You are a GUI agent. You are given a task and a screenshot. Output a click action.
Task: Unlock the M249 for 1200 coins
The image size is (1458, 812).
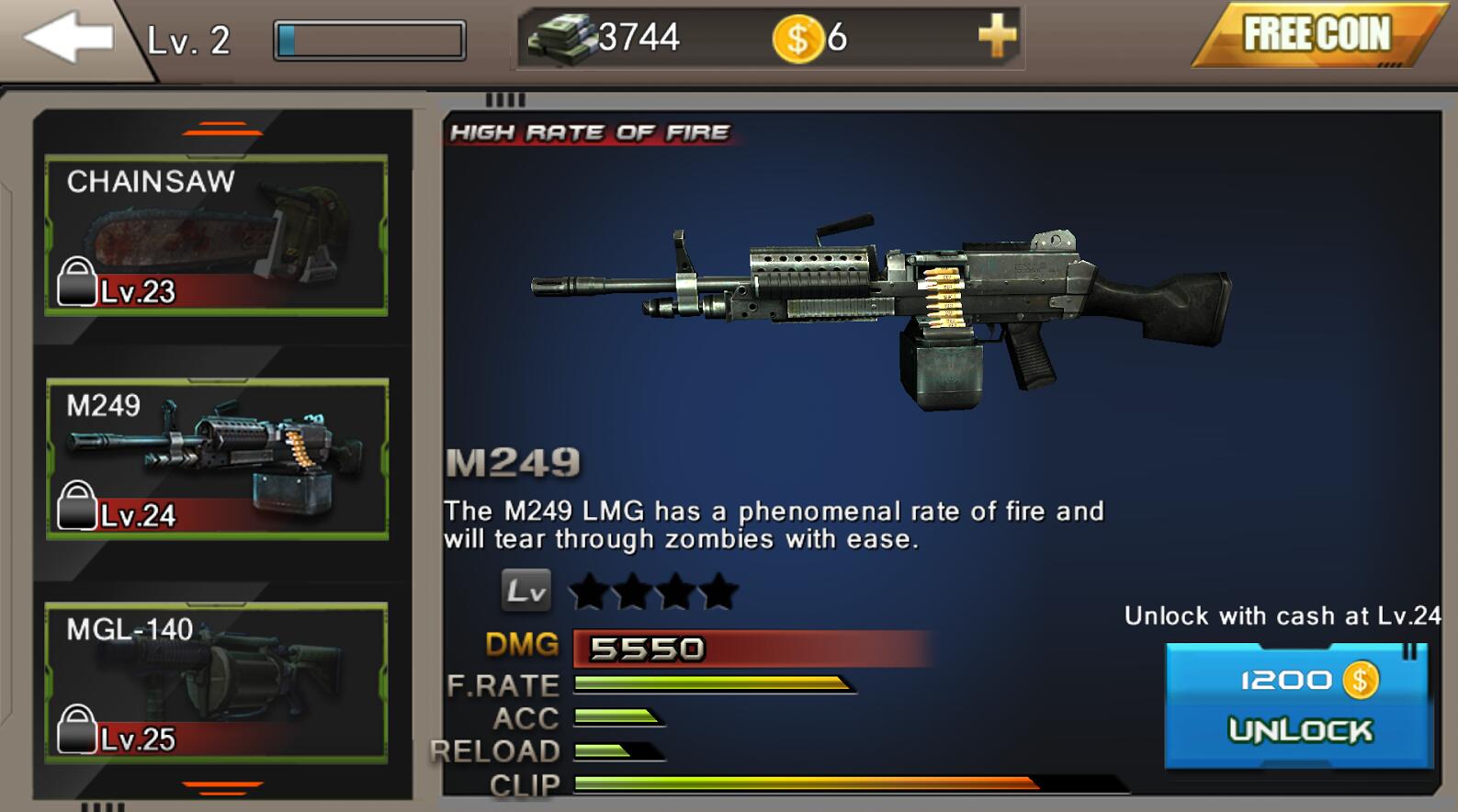click(x=1299, y=705)
